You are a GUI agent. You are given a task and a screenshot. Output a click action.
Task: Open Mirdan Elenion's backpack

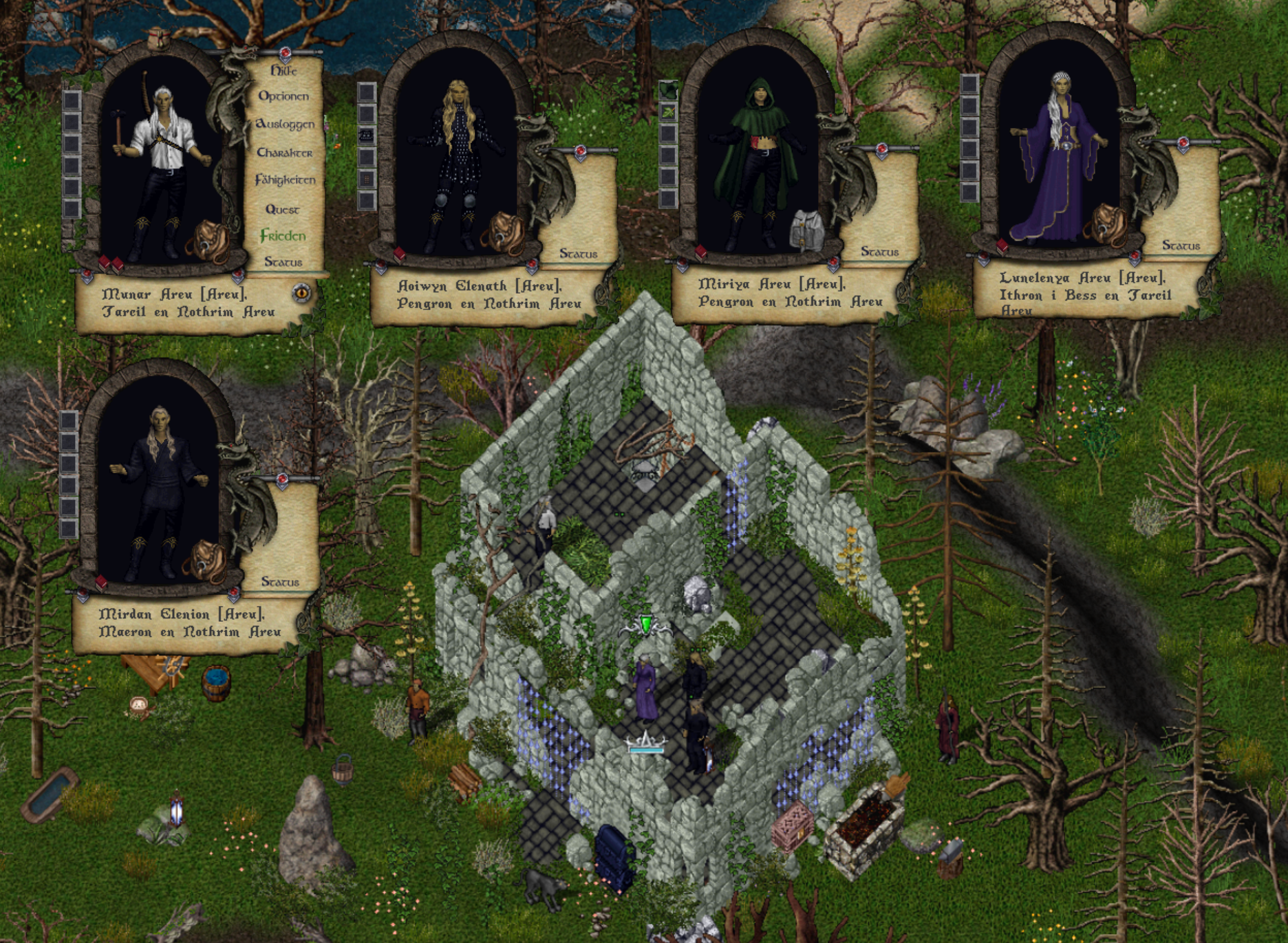tap(205, 560)
